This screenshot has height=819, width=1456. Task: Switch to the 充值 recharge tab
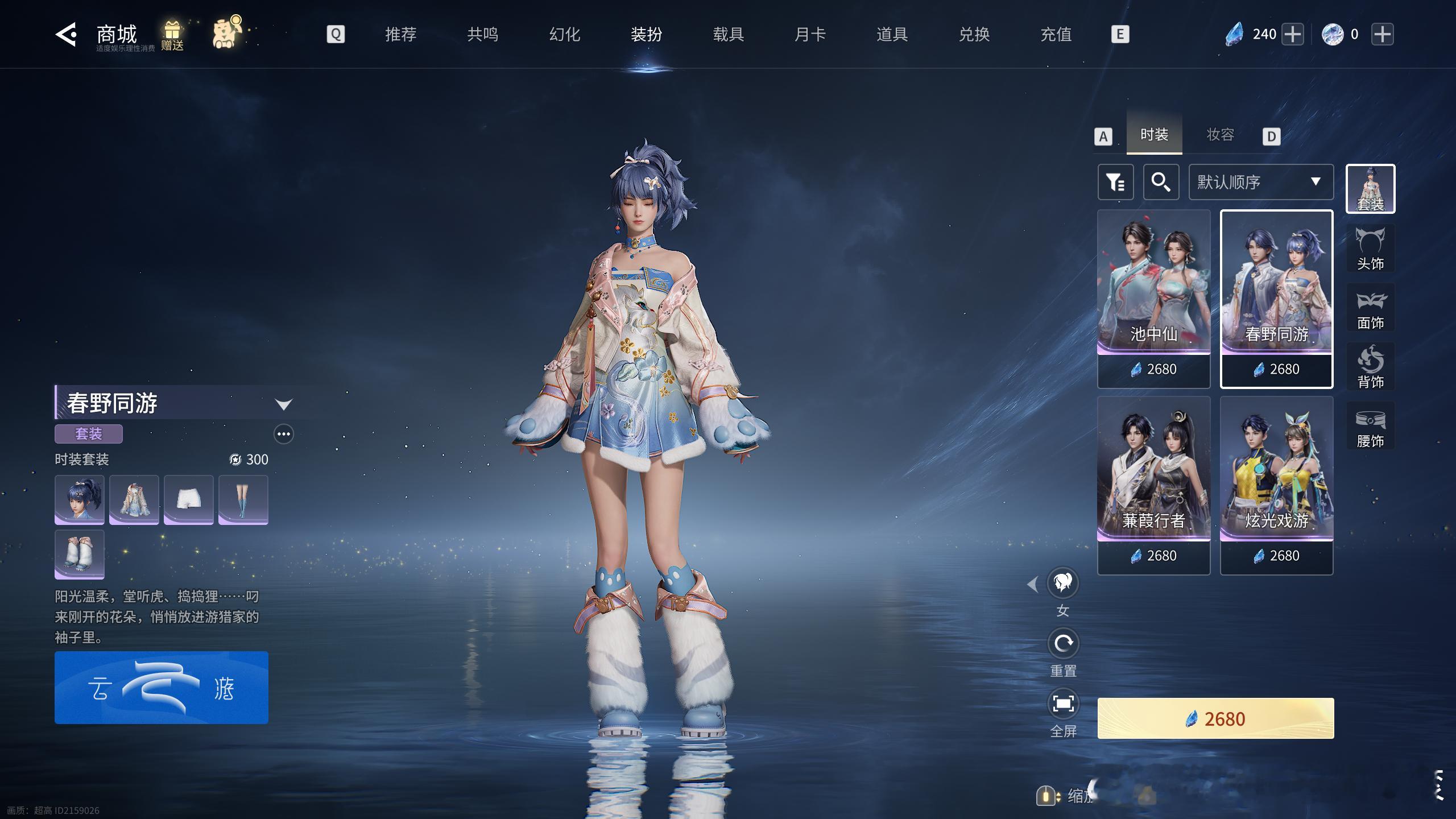tap(1056, 35)
